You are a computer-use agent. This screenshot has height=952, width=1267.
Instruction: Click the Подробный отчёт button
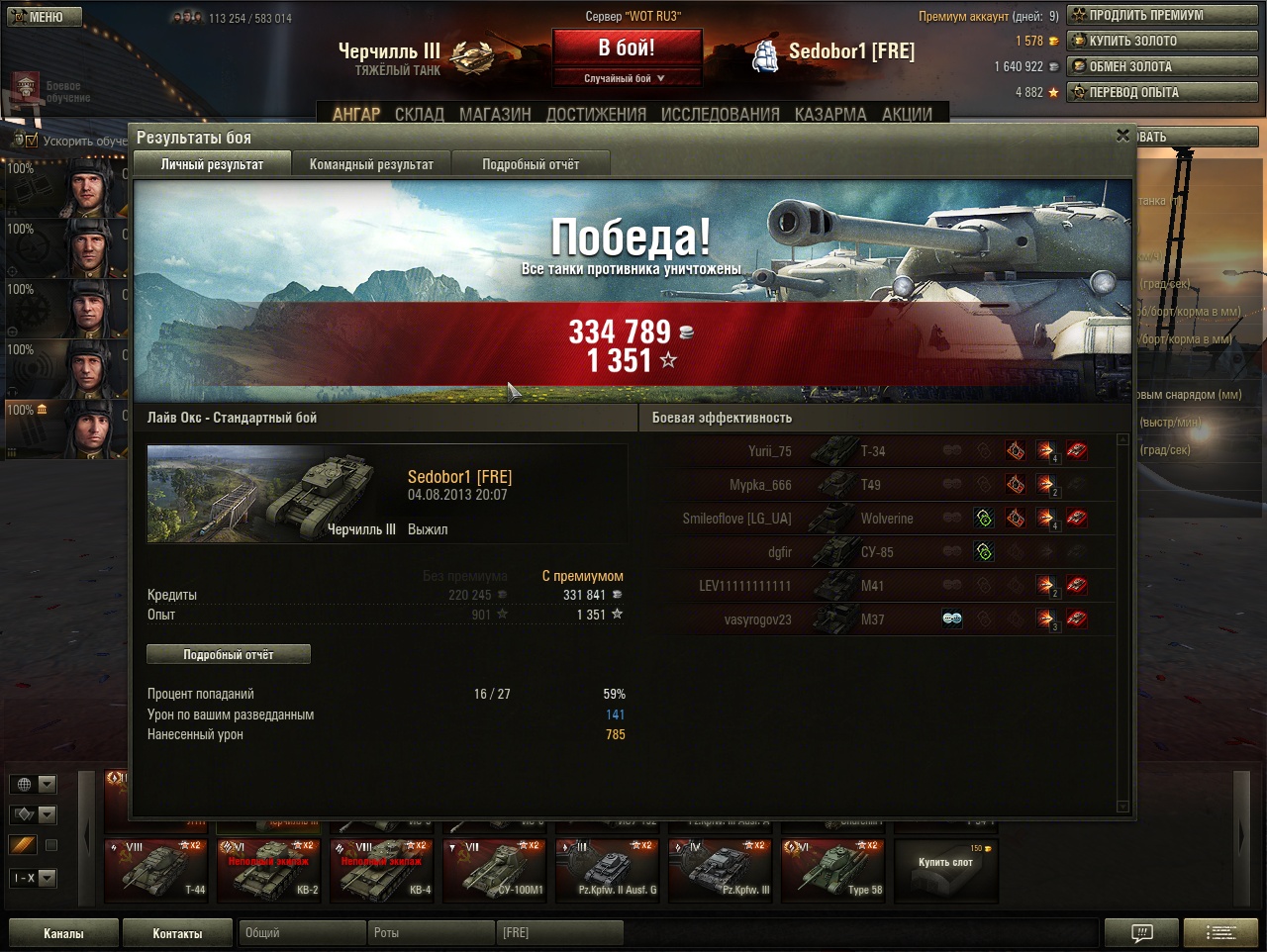(229, 654)
